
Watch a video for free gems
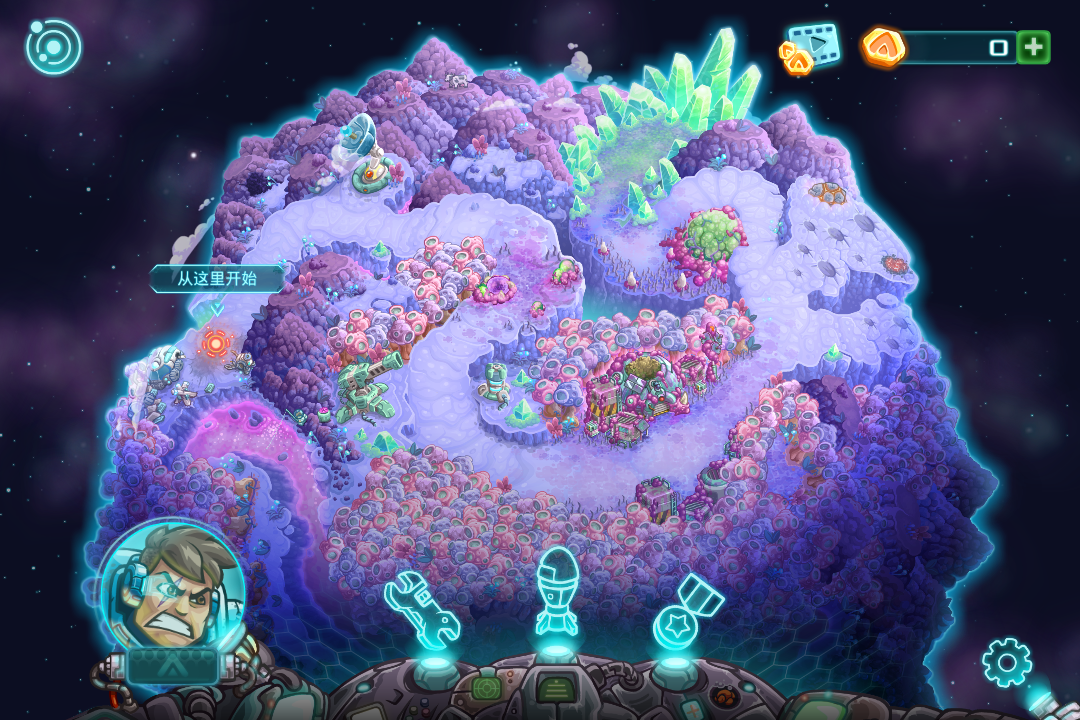pyautogui.click(x=812, y=47)
